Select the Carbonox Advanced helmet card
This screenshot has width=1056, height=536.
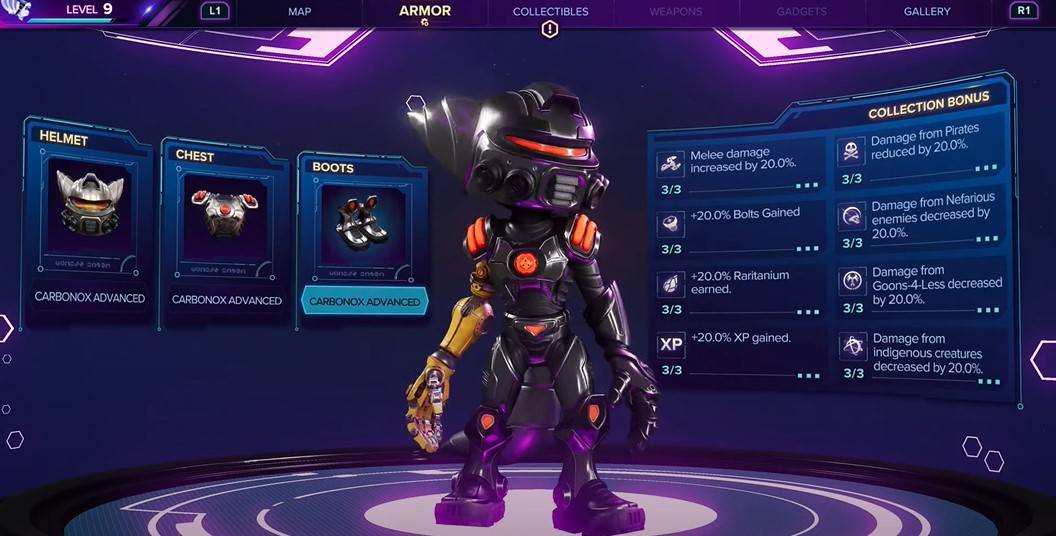tap(90, 222)
